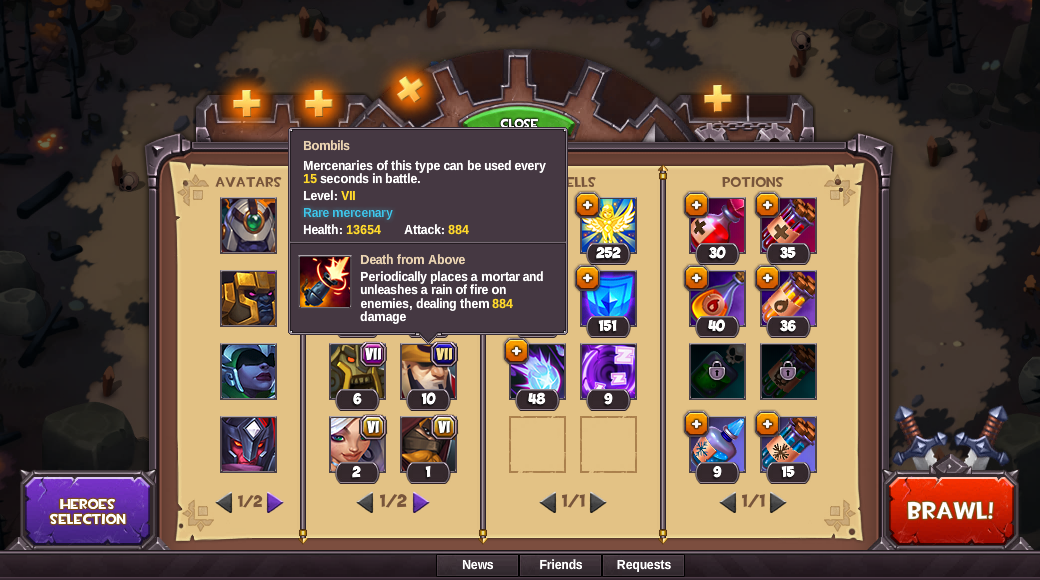
Task: Select the golden angel spell with count 252
Action: coord(608,225)
